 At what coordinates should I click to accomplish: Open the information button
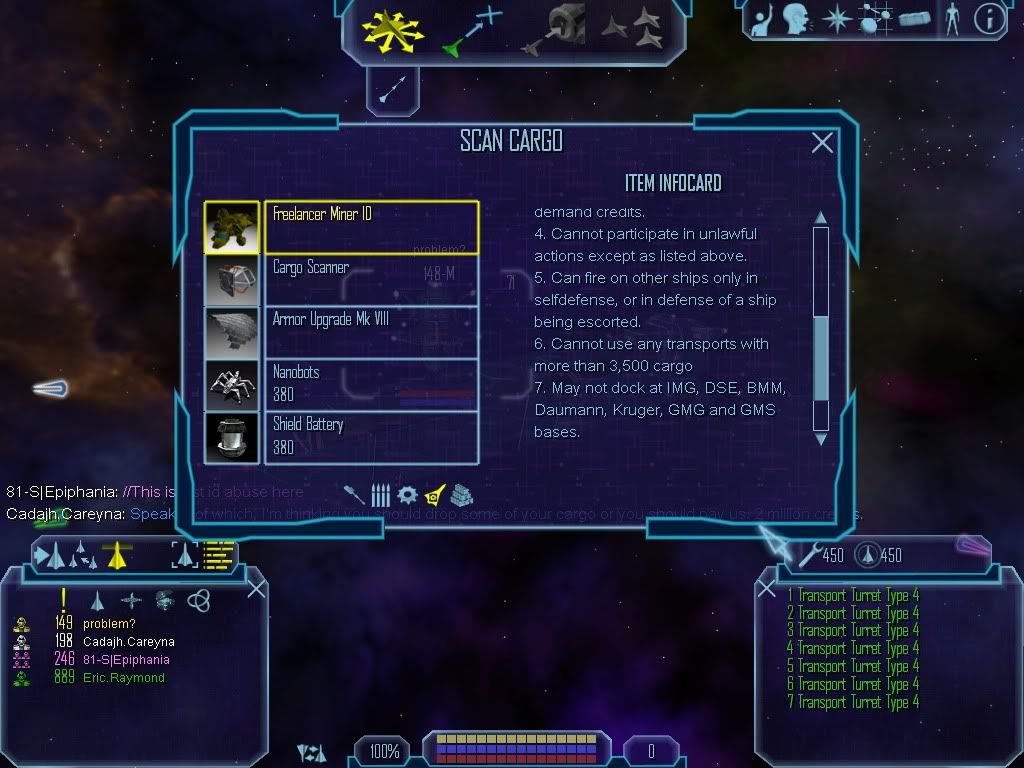[989, 19]
